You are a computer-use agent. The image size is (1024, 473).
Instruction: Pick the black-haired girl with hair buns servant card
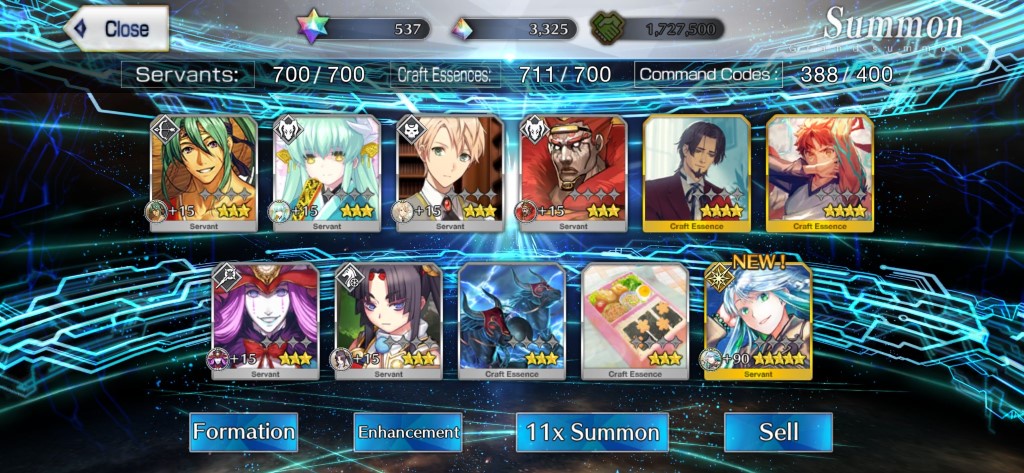coord(388,320)
